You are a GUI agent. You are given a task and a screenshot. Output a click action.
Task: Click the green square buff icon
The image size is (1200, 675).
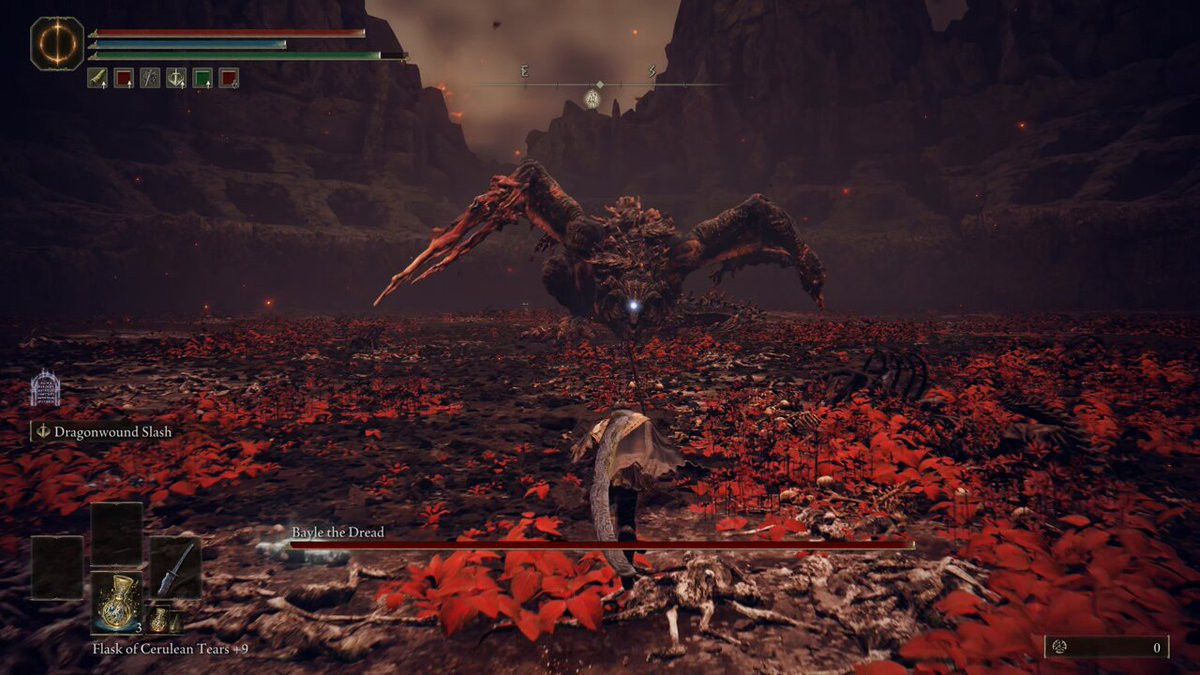click(x=202, y=78)
